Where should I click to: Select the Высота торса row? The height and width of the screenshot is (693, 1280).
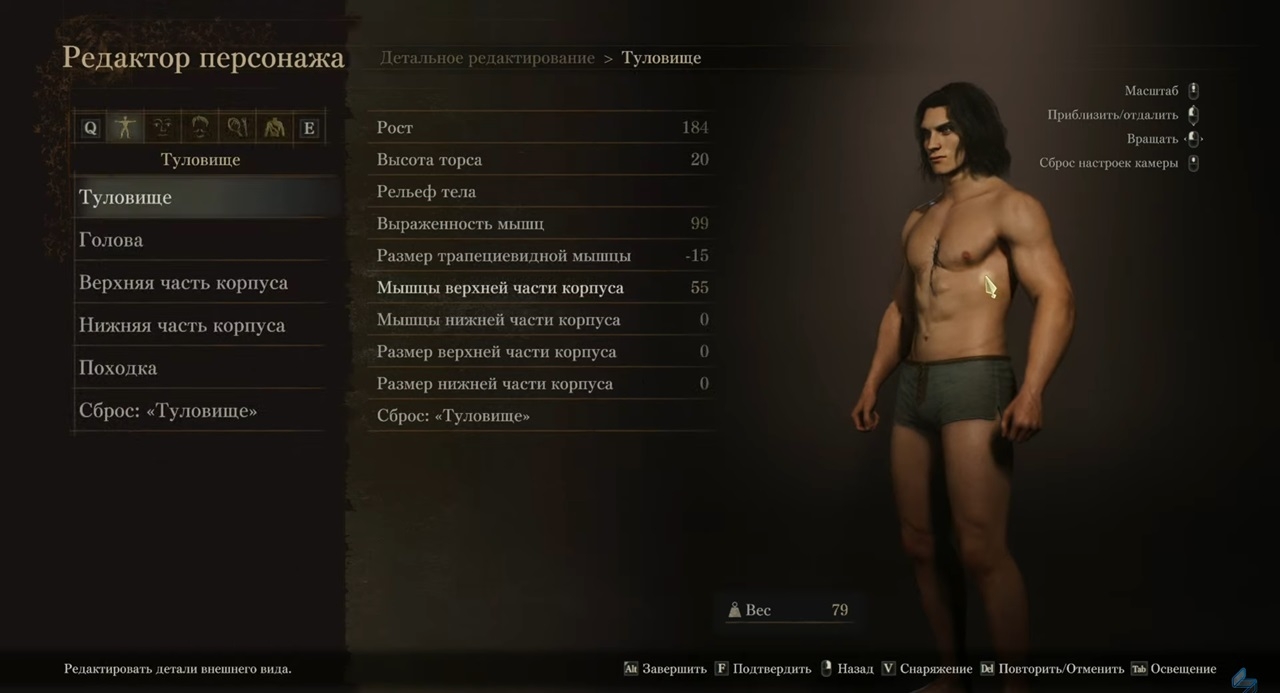coord(541,160)
